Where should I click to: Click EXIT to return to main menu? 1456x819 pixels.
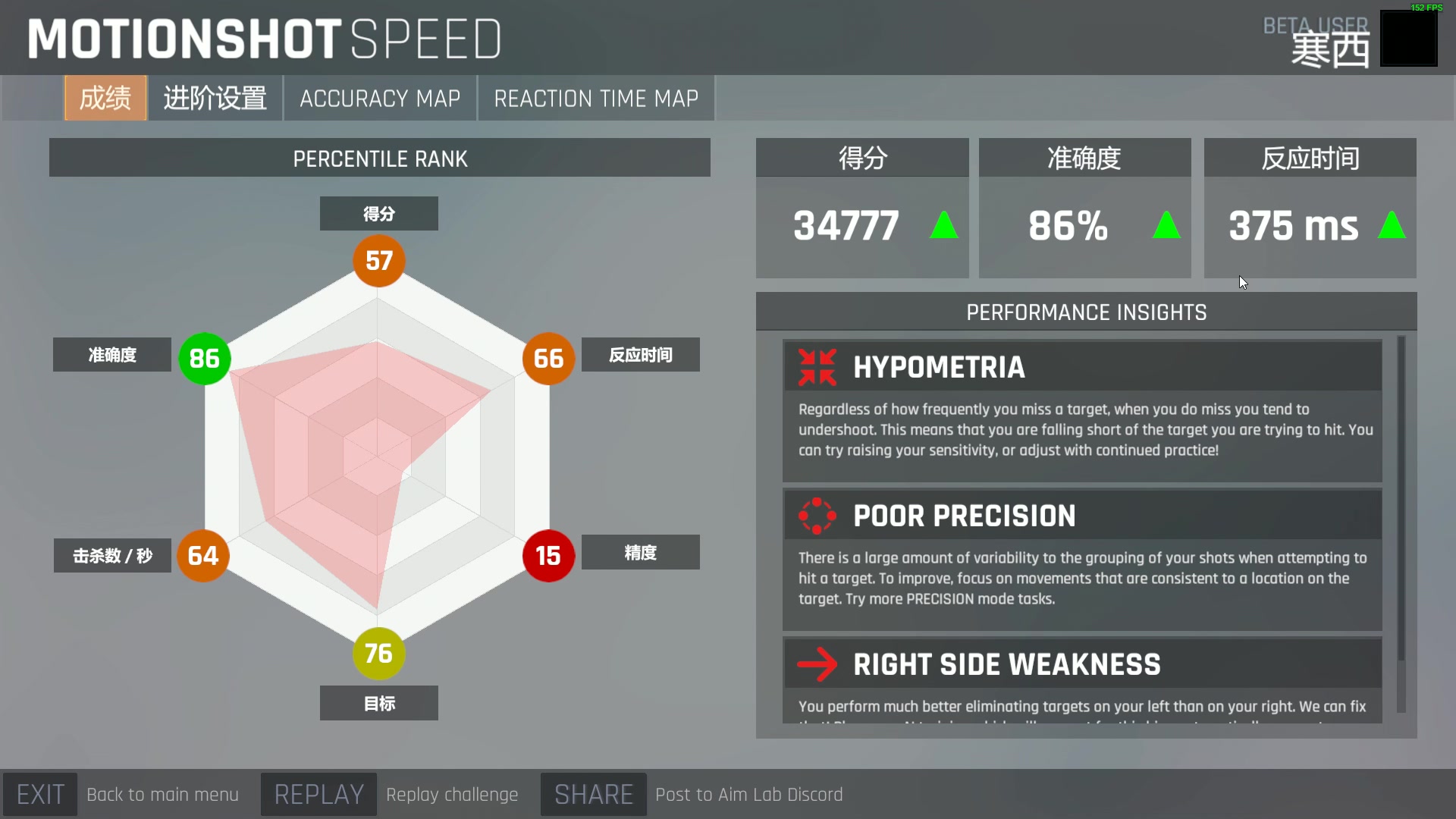click(41, 794)
